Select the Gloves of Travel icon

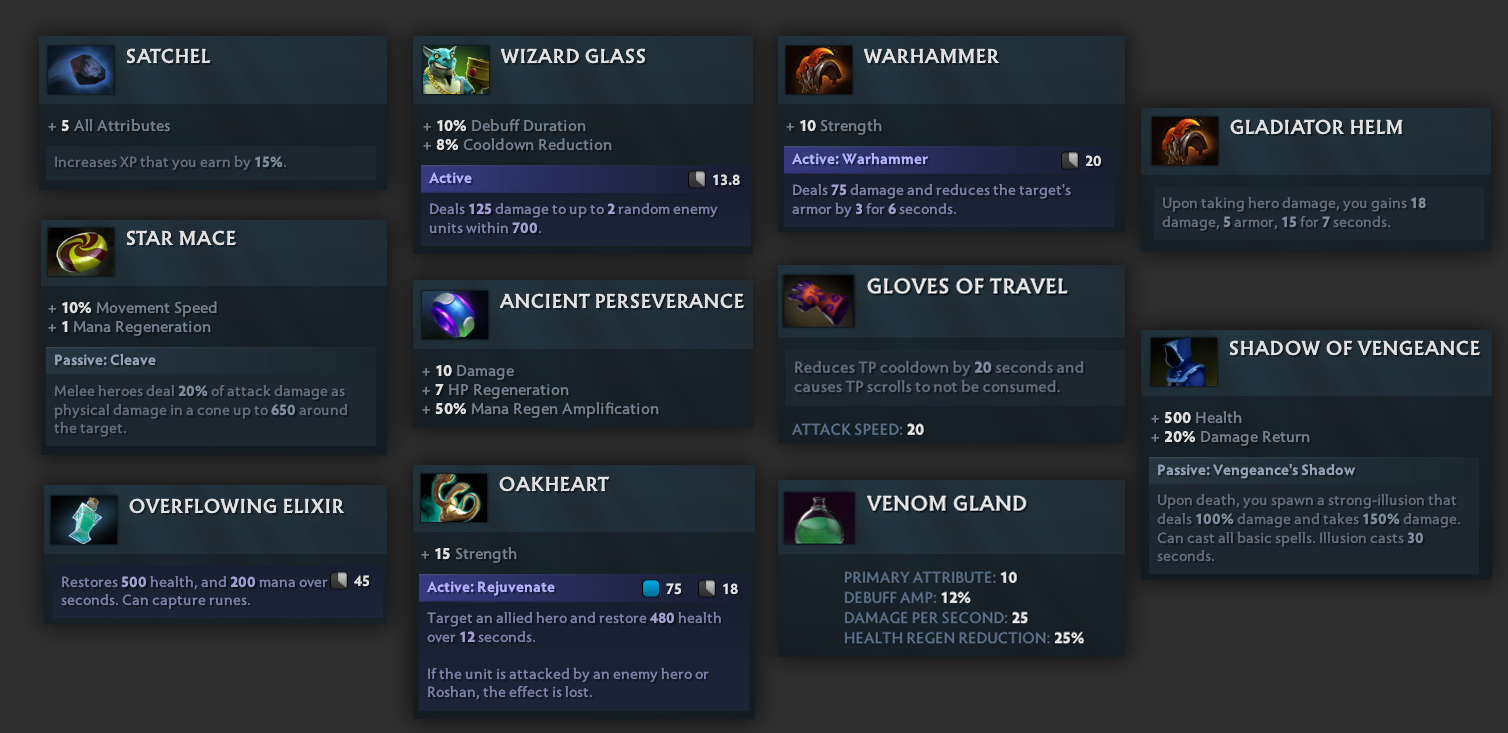point(819,300)
